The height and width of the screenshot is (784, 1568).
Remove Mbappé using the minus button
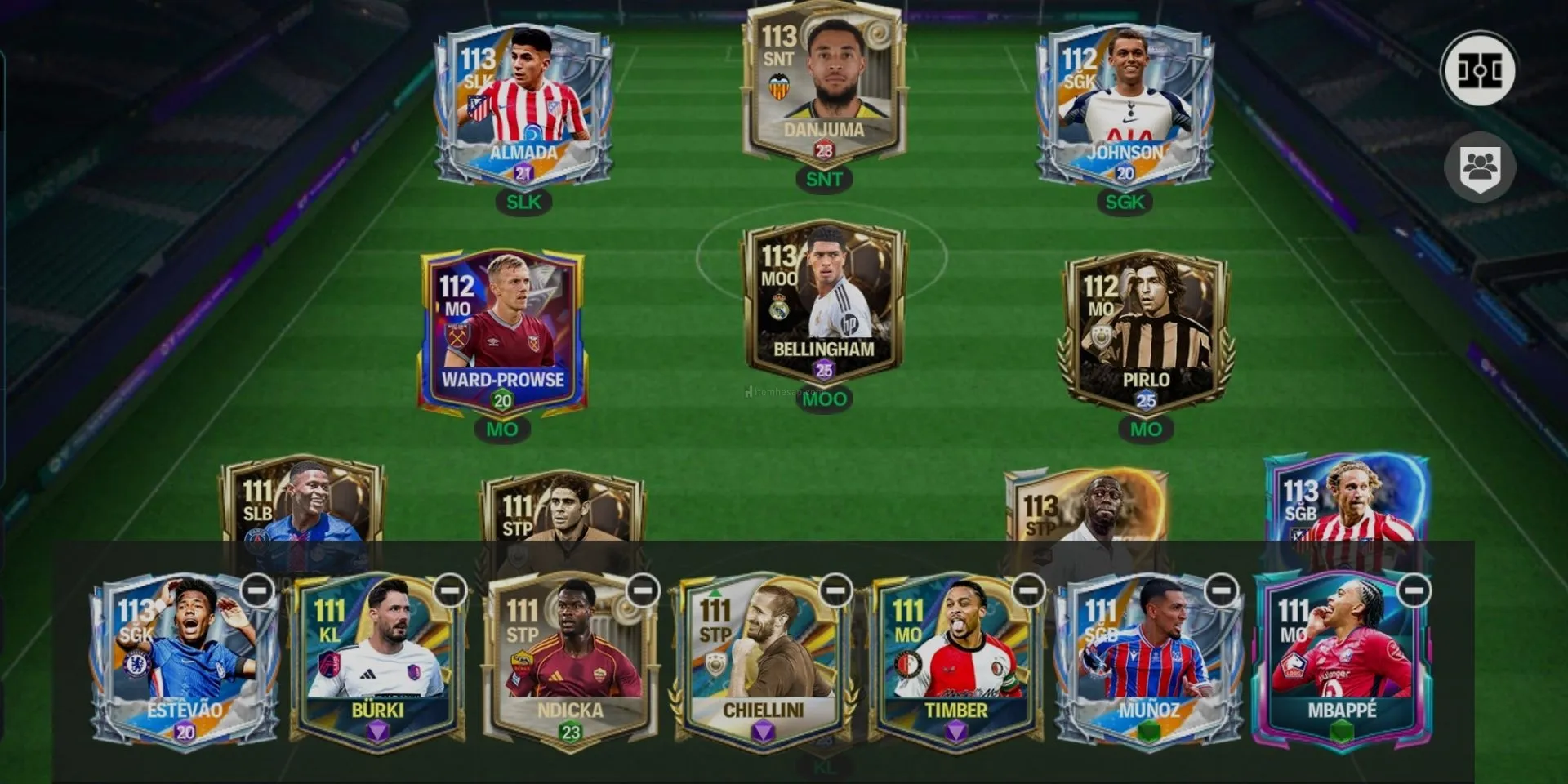[x=1414, y=590]
